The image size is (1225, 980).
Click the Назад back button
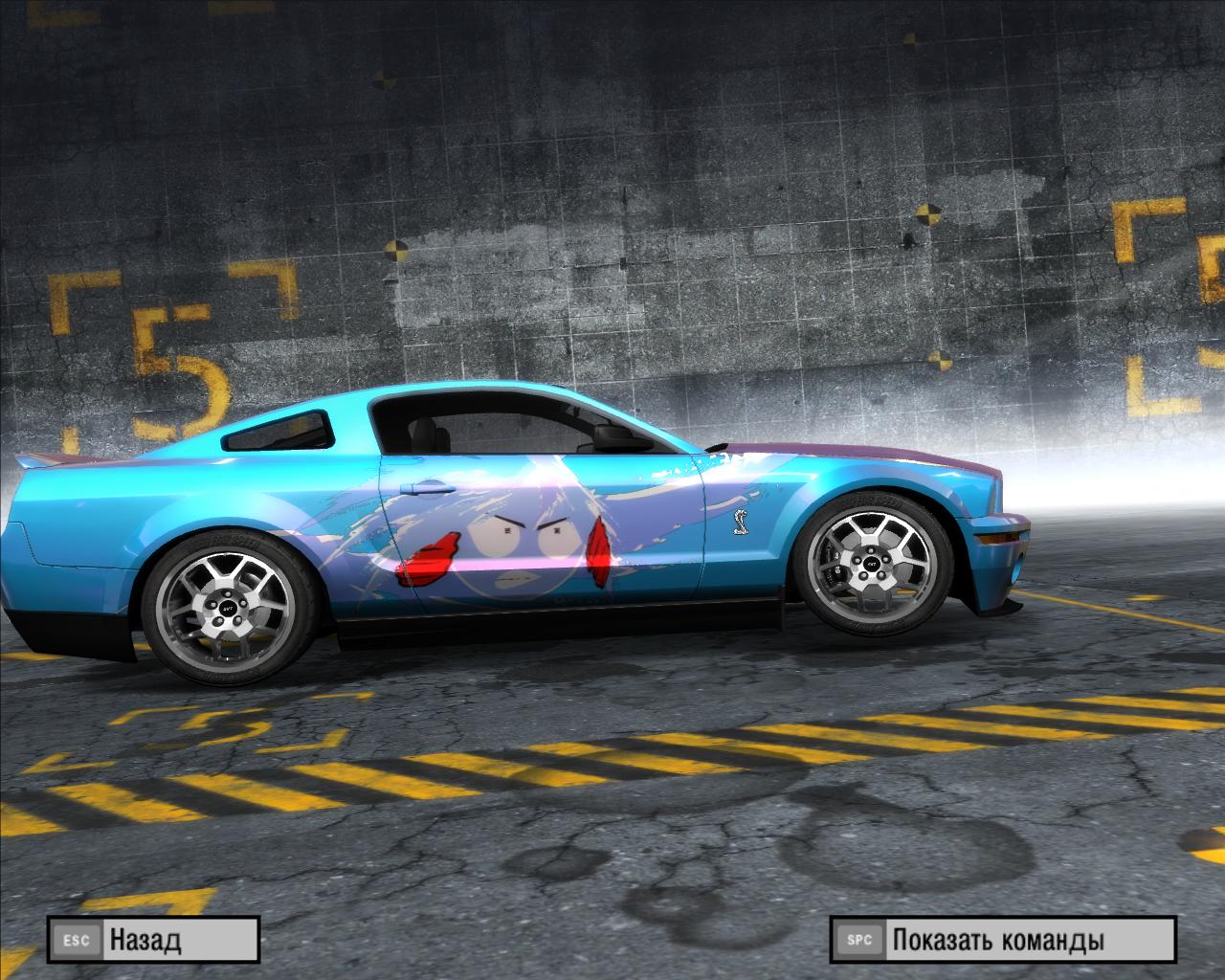153,940
